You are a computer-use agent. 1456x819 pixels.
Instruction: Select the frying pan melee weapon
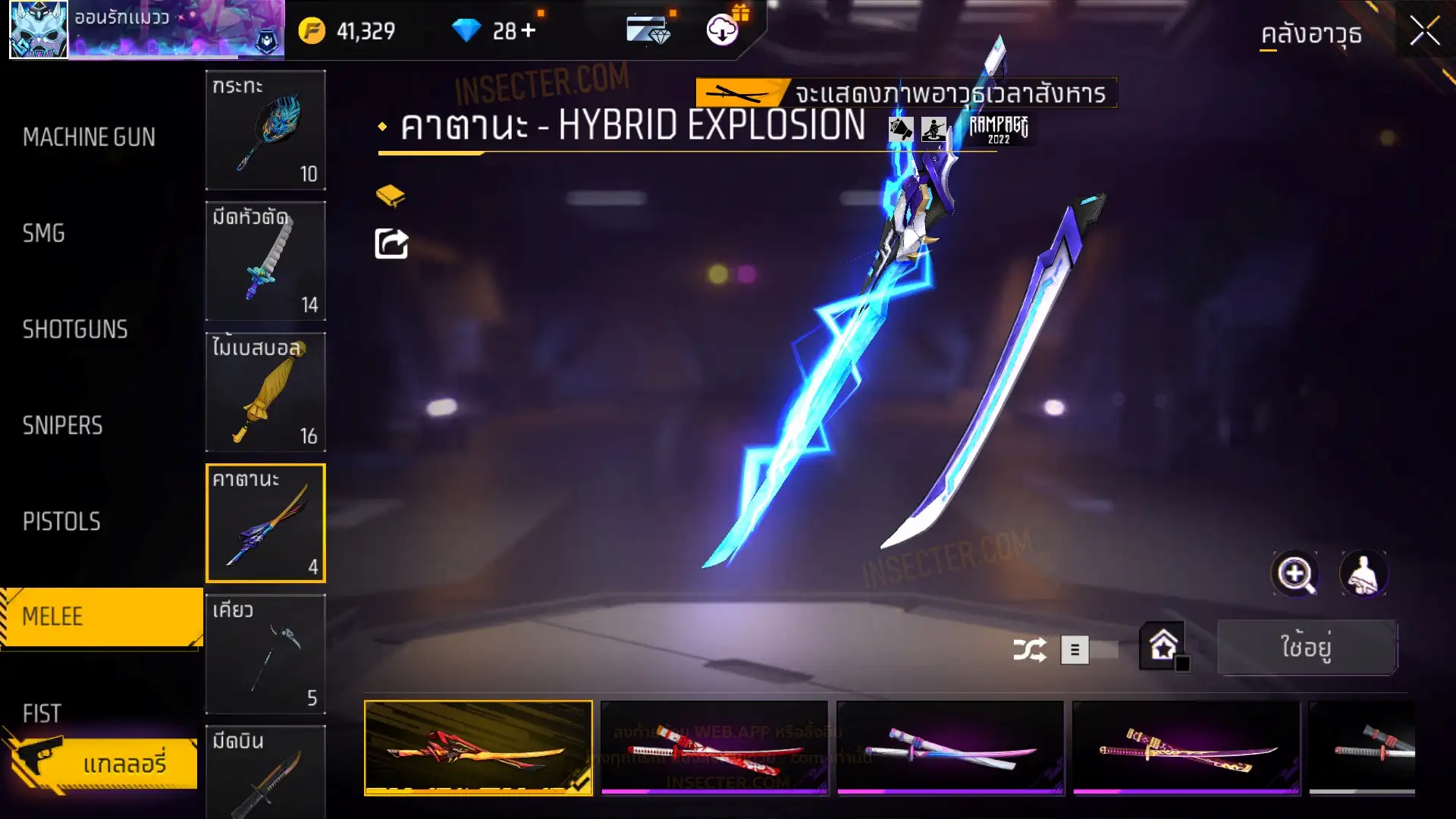tap(265, 130)
